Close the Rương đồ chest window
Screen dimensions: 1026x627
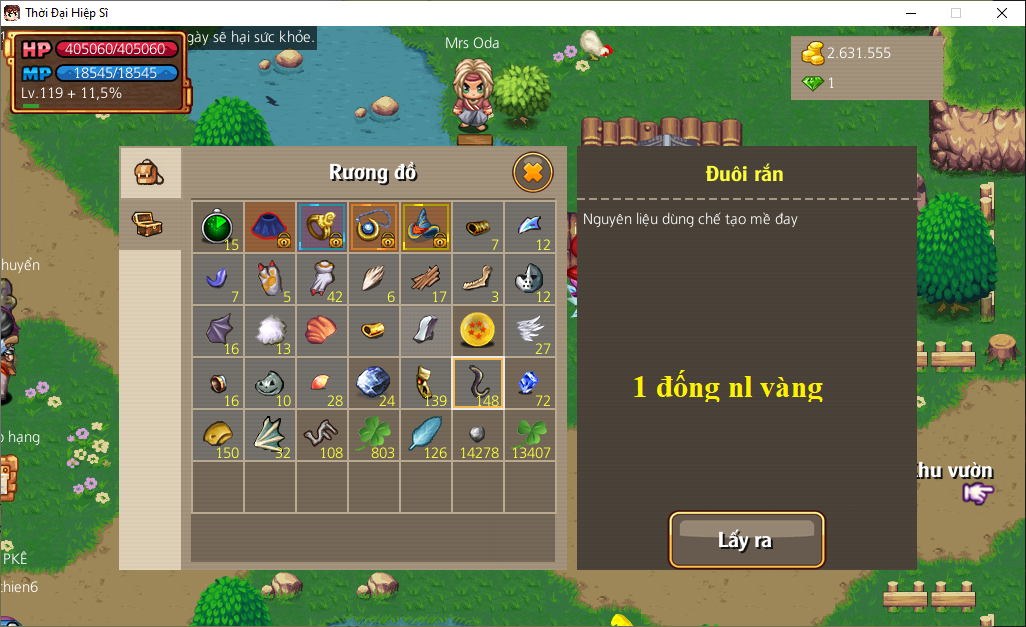[533, 173]
